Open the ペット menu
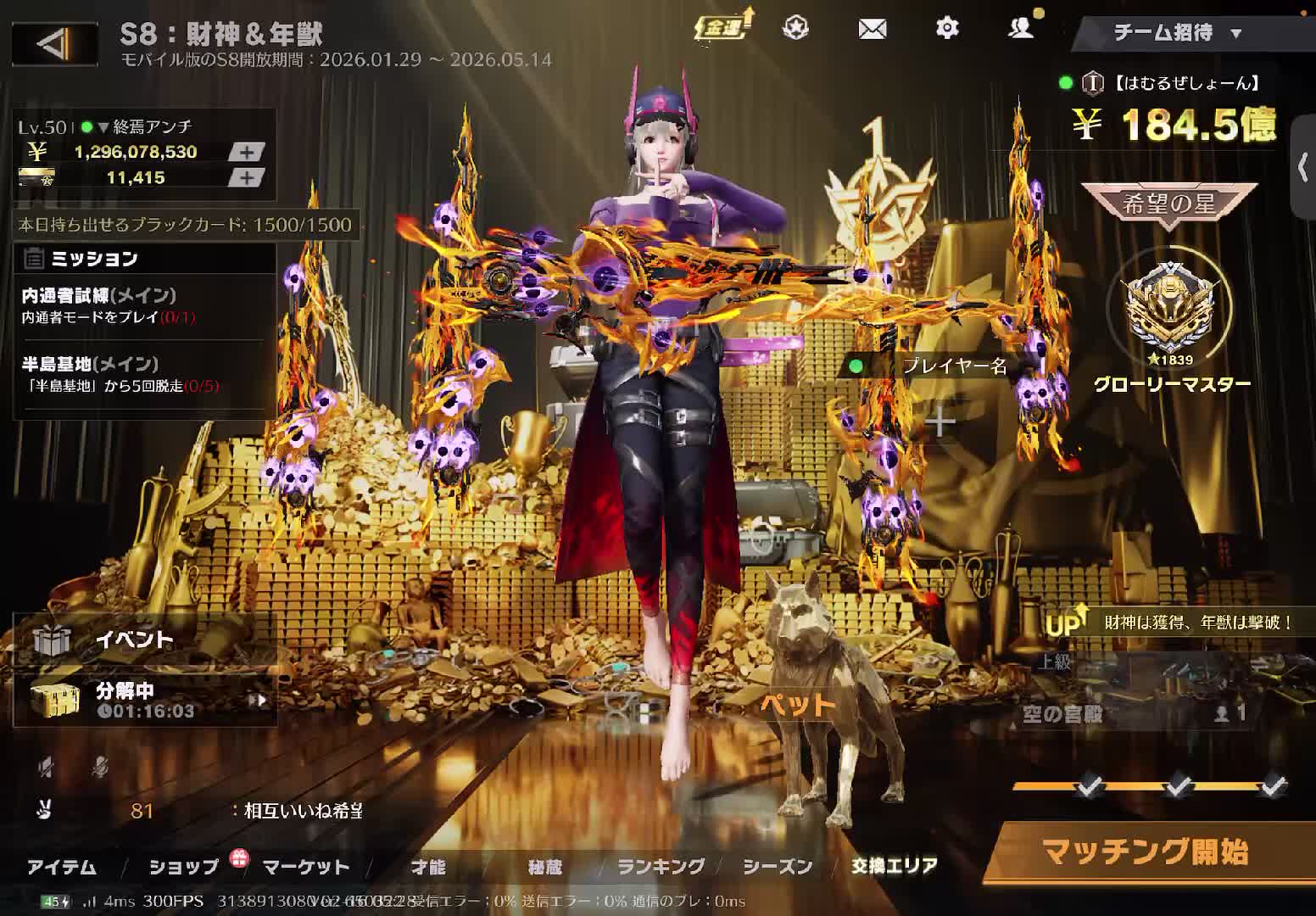This screenshot has height=916, width=1316. pyautogui.click(x=797, y=704)
